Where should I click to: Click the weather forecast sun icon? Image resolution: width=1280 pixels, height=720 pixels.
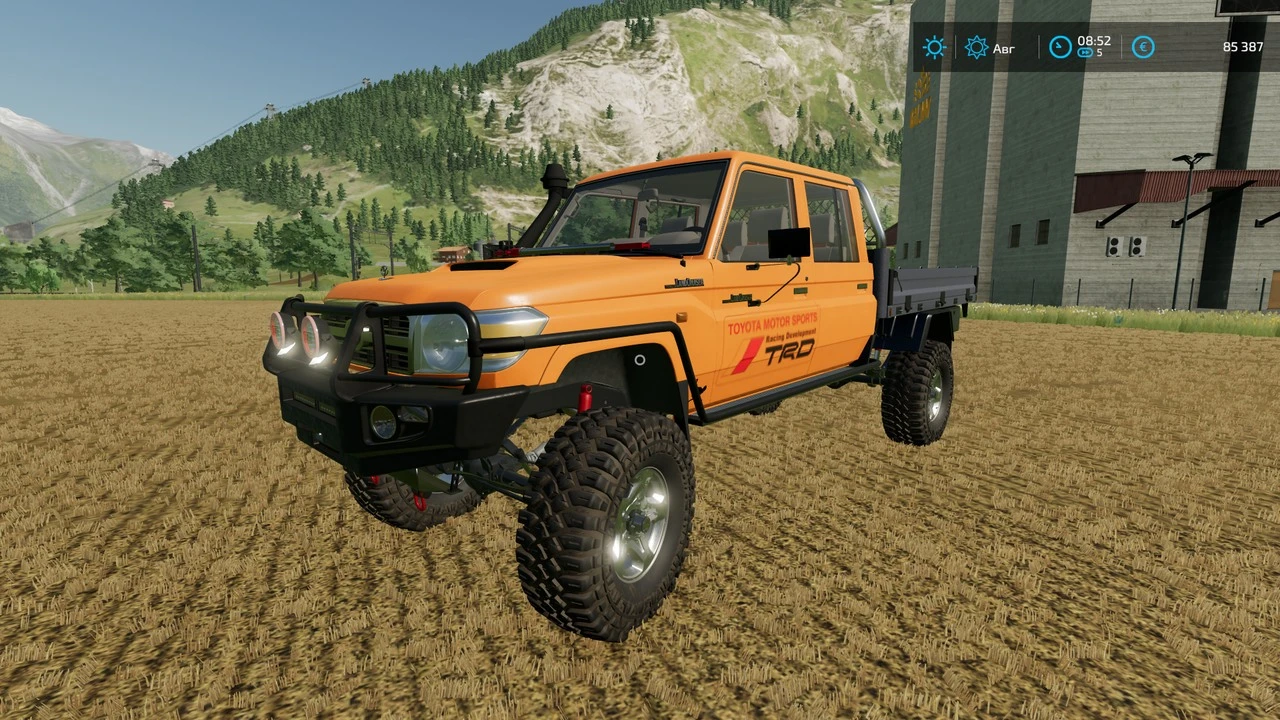(976, 47)
